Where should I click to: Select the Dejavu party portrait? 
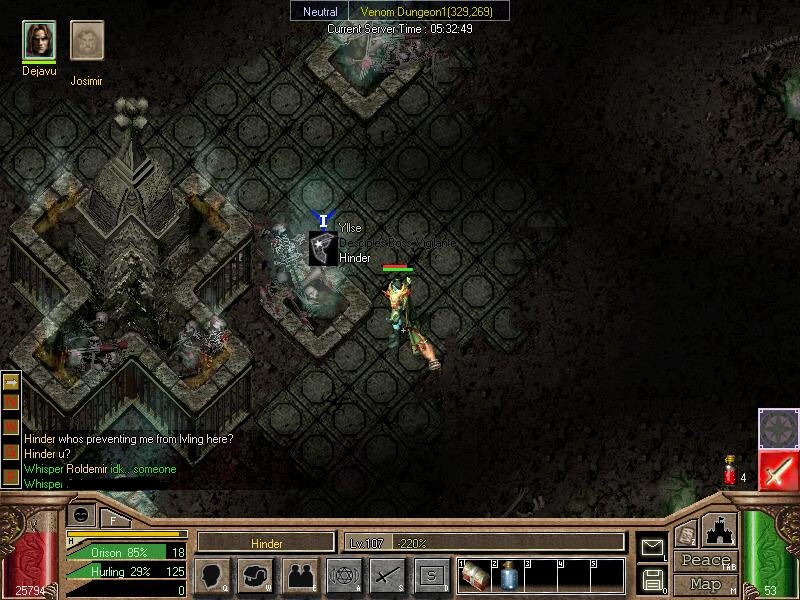pyautogui.click(x=39, y=41)
